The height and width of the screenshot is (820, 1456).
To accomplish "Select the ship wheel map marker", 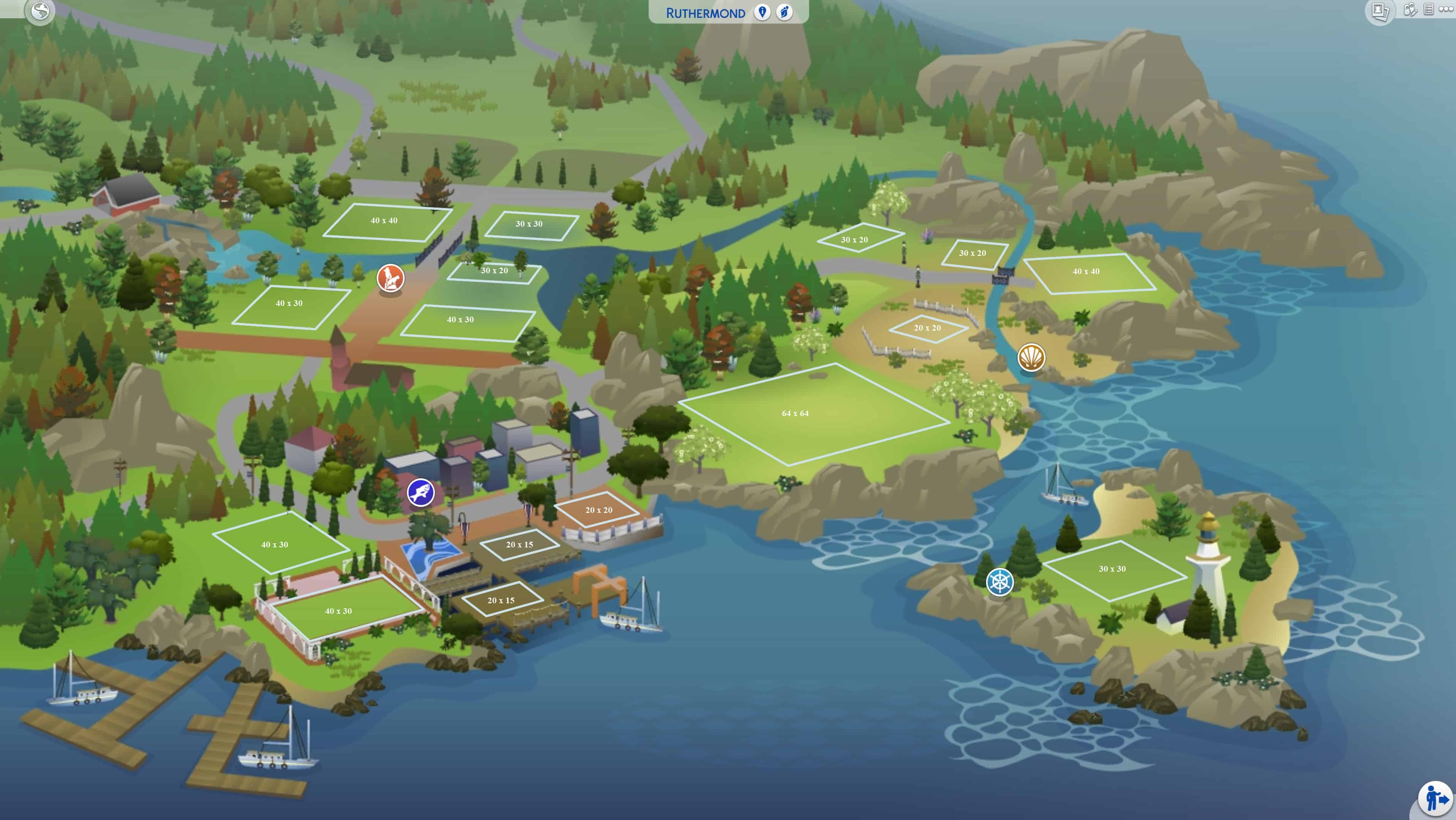I will (999, 582).
